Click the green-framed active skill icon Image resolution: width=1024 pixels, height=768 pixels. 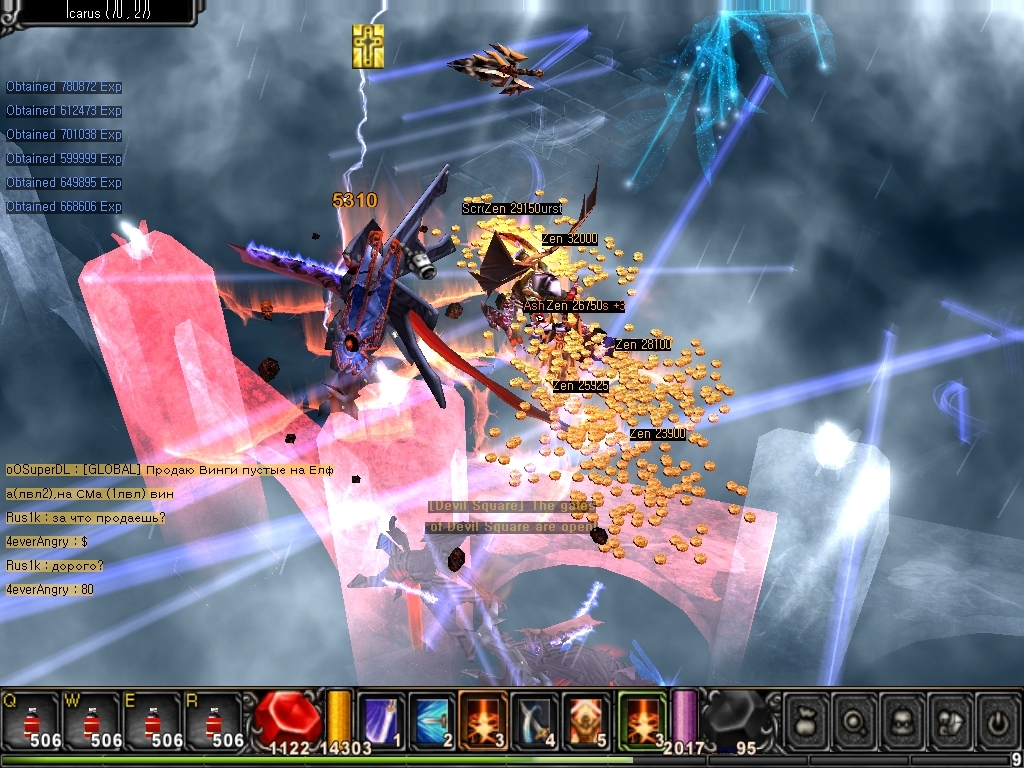[x=642, y=720]
